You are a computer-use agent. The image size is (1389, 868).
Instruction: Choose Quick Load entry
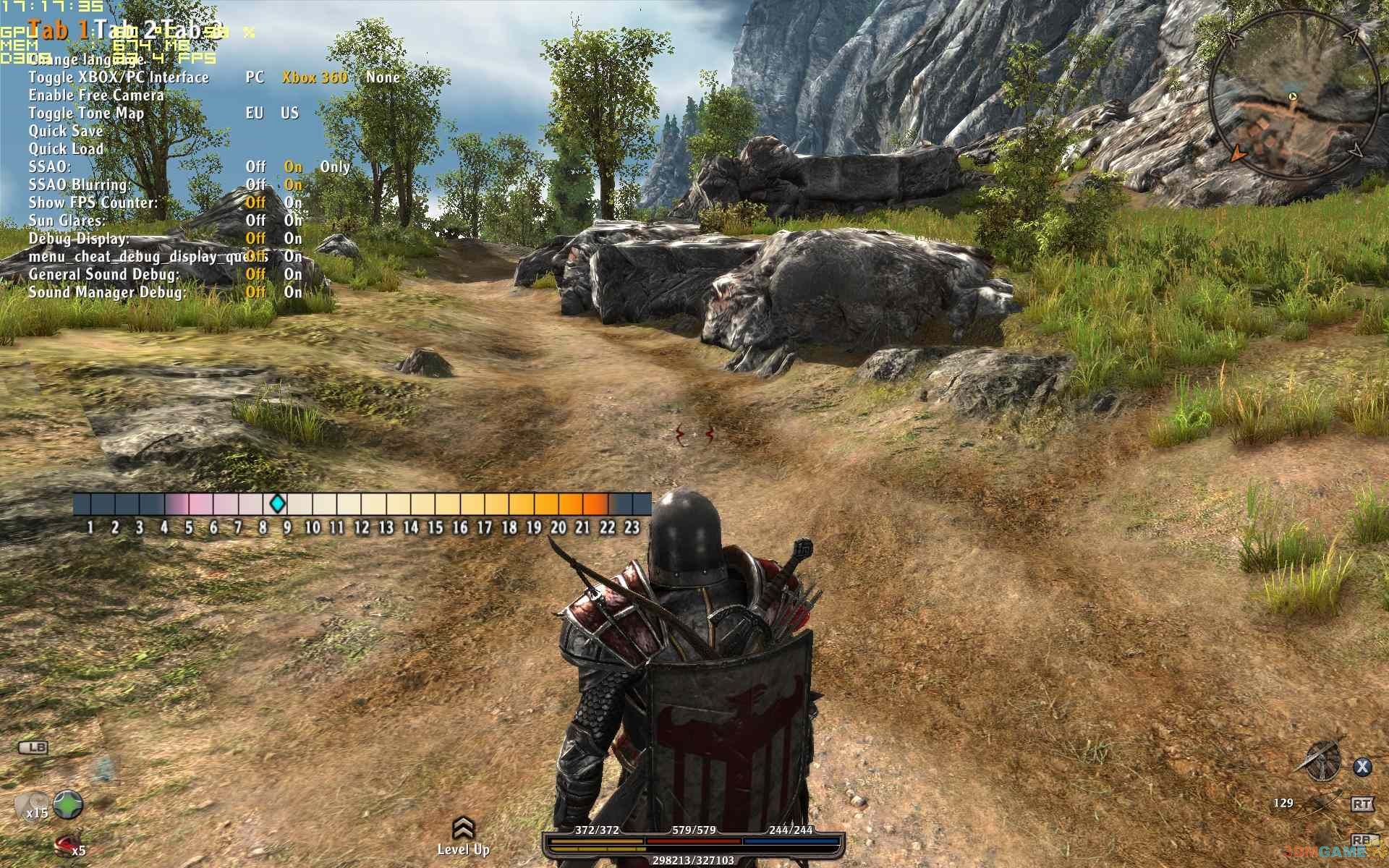(x=66, y=149)
